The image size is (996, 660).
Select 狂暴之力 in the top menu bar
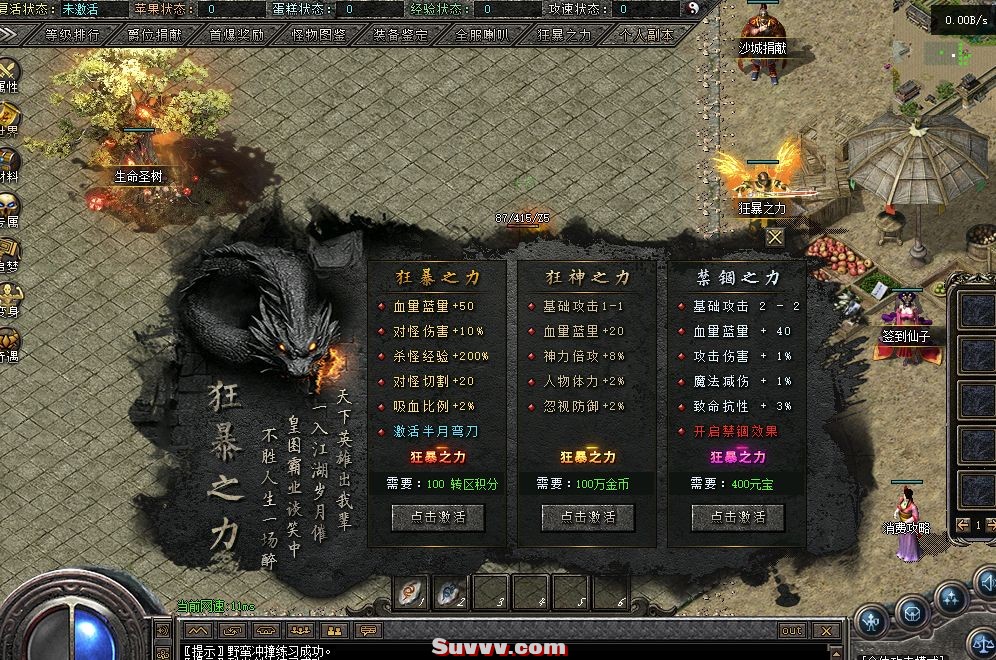point(564,34)
